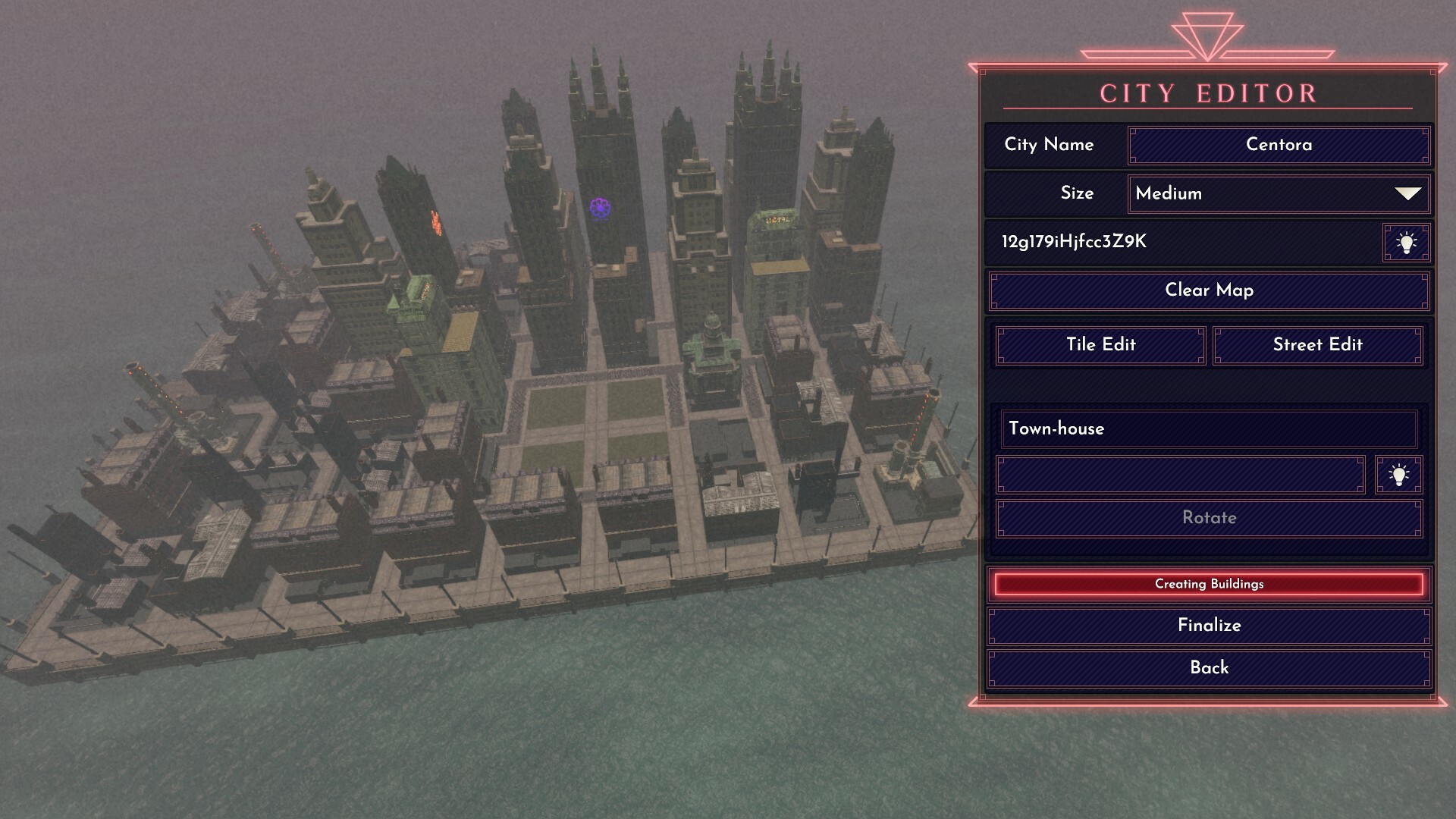
Task: Click the empty field below Town-house
Action: point(1180,475)
